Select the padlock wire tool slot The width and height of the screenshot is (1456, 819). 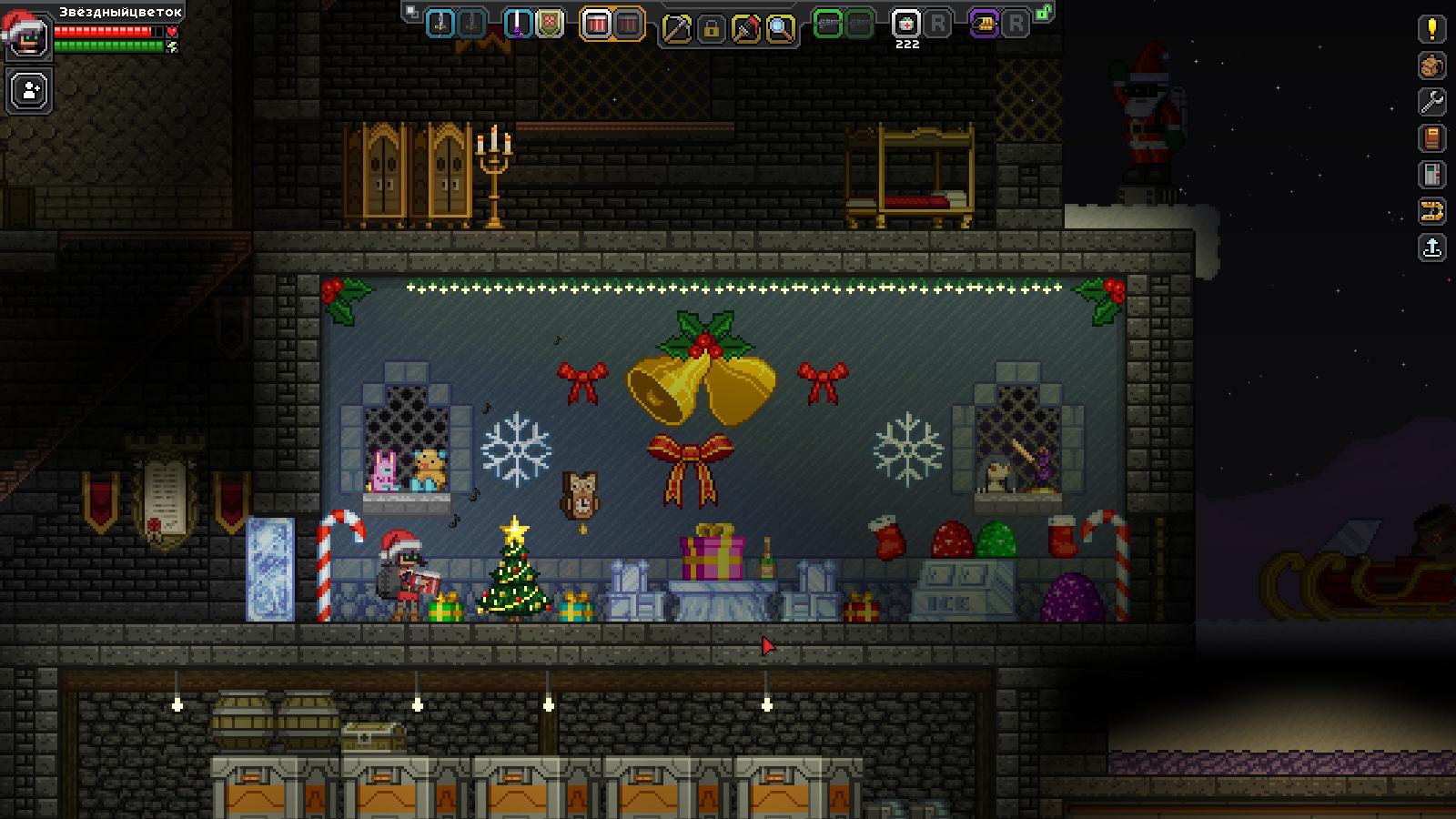coord(711,29)
